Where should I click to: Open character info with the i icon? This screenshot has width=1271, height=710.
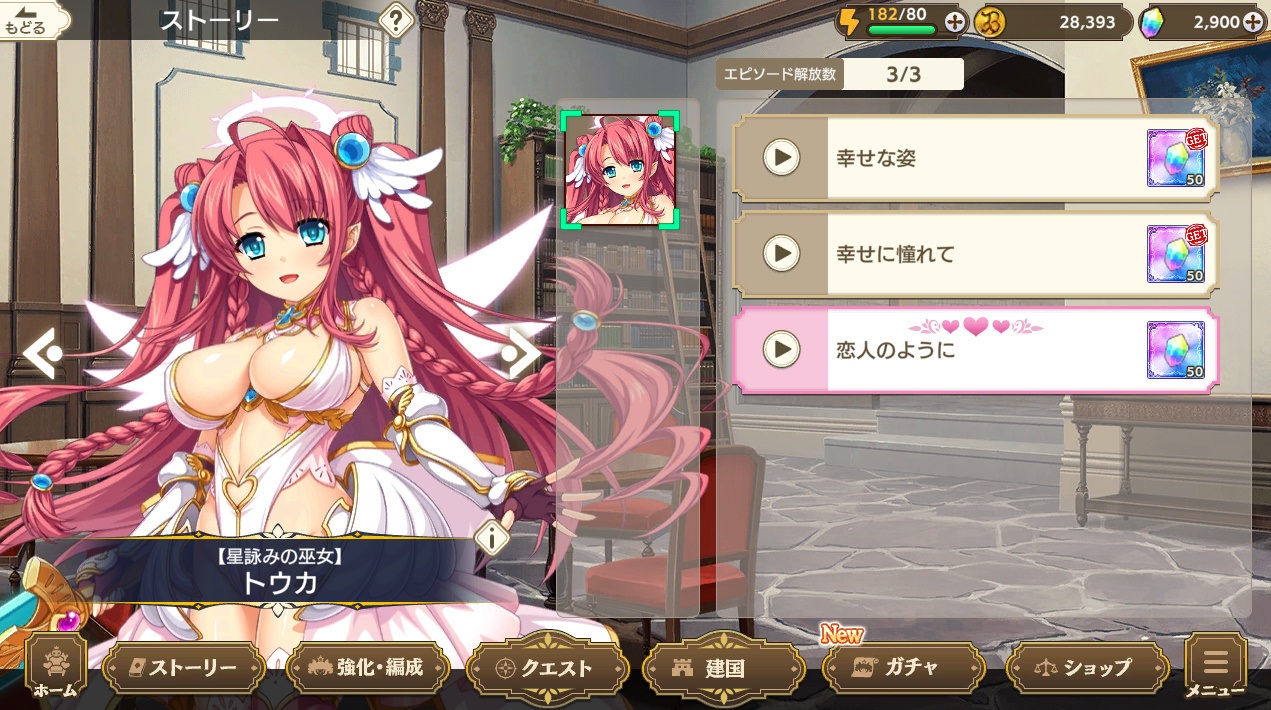click(x=492, y=537)
